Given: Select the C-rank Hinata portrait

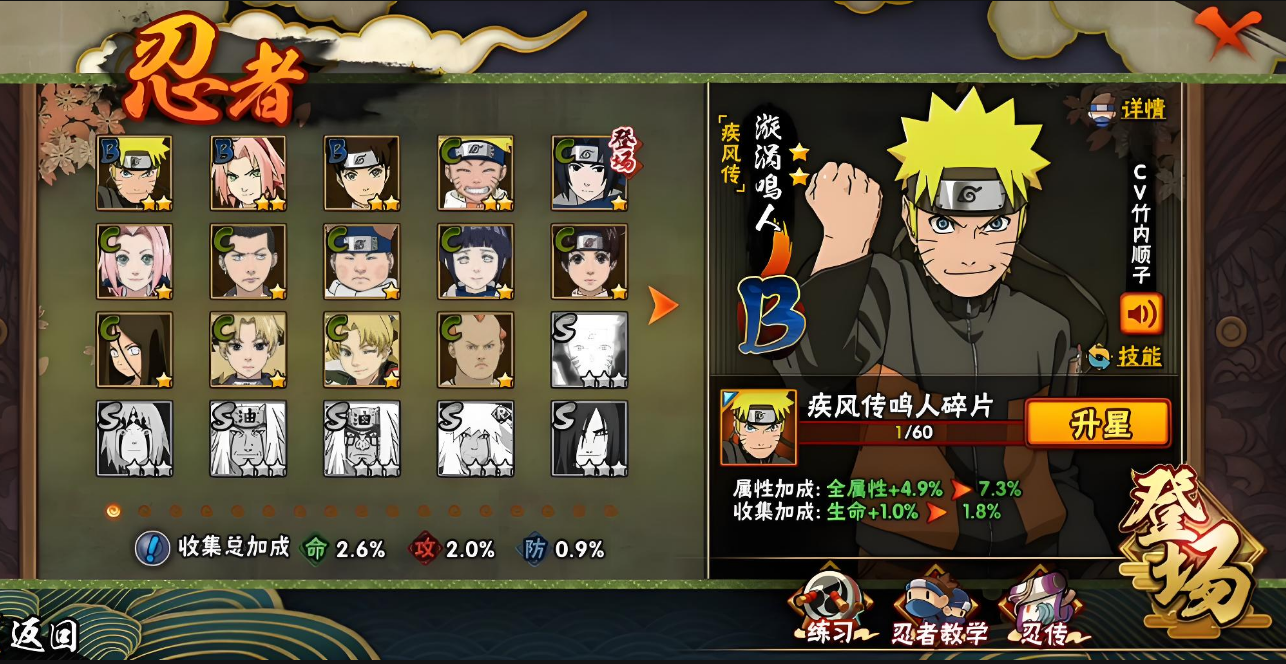Looking at the screenshot, I should [x=476, y=261].
